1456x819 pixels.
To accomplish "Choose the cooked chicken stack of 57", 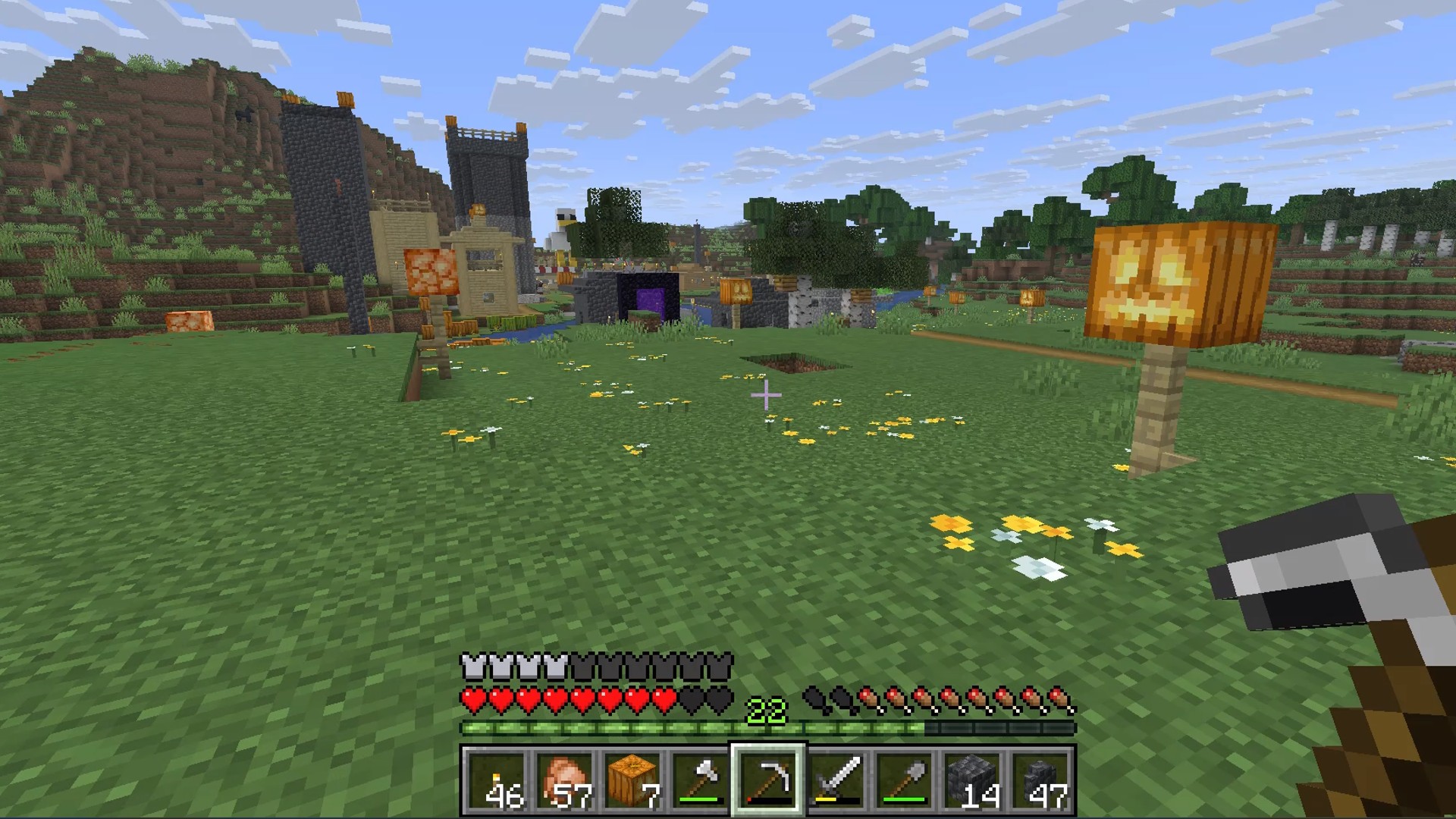I will pos(563,780).
